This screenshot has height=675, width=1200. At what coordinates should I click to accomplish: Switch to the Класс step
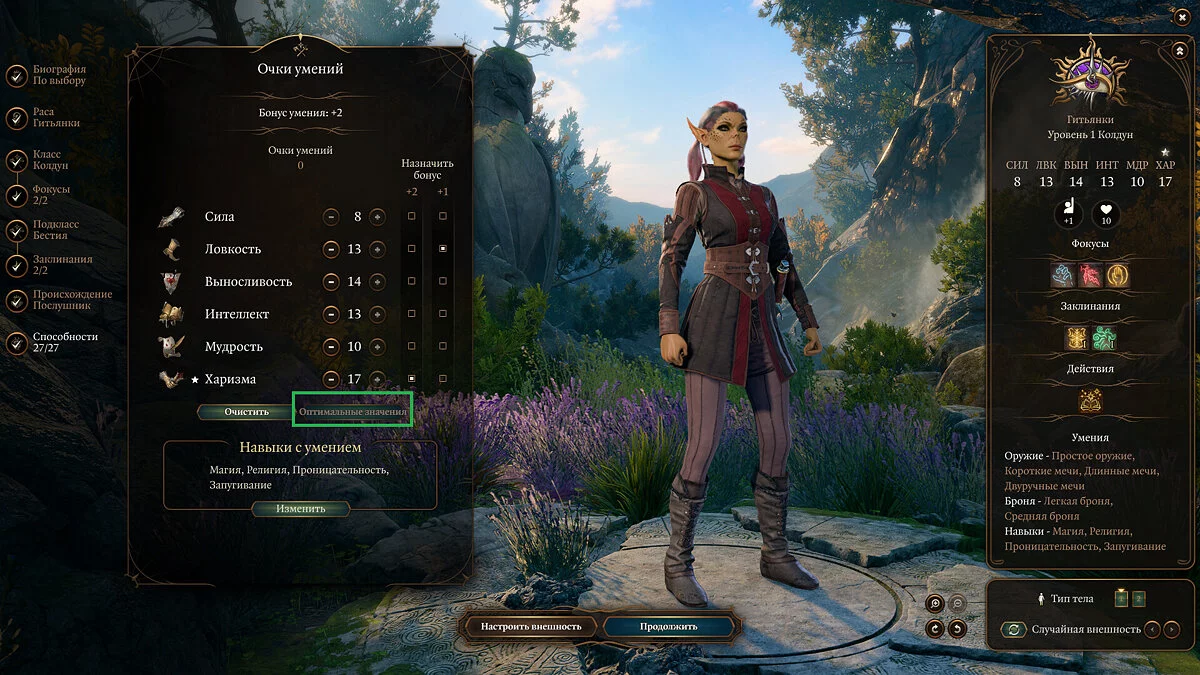(x=17, y=160)
